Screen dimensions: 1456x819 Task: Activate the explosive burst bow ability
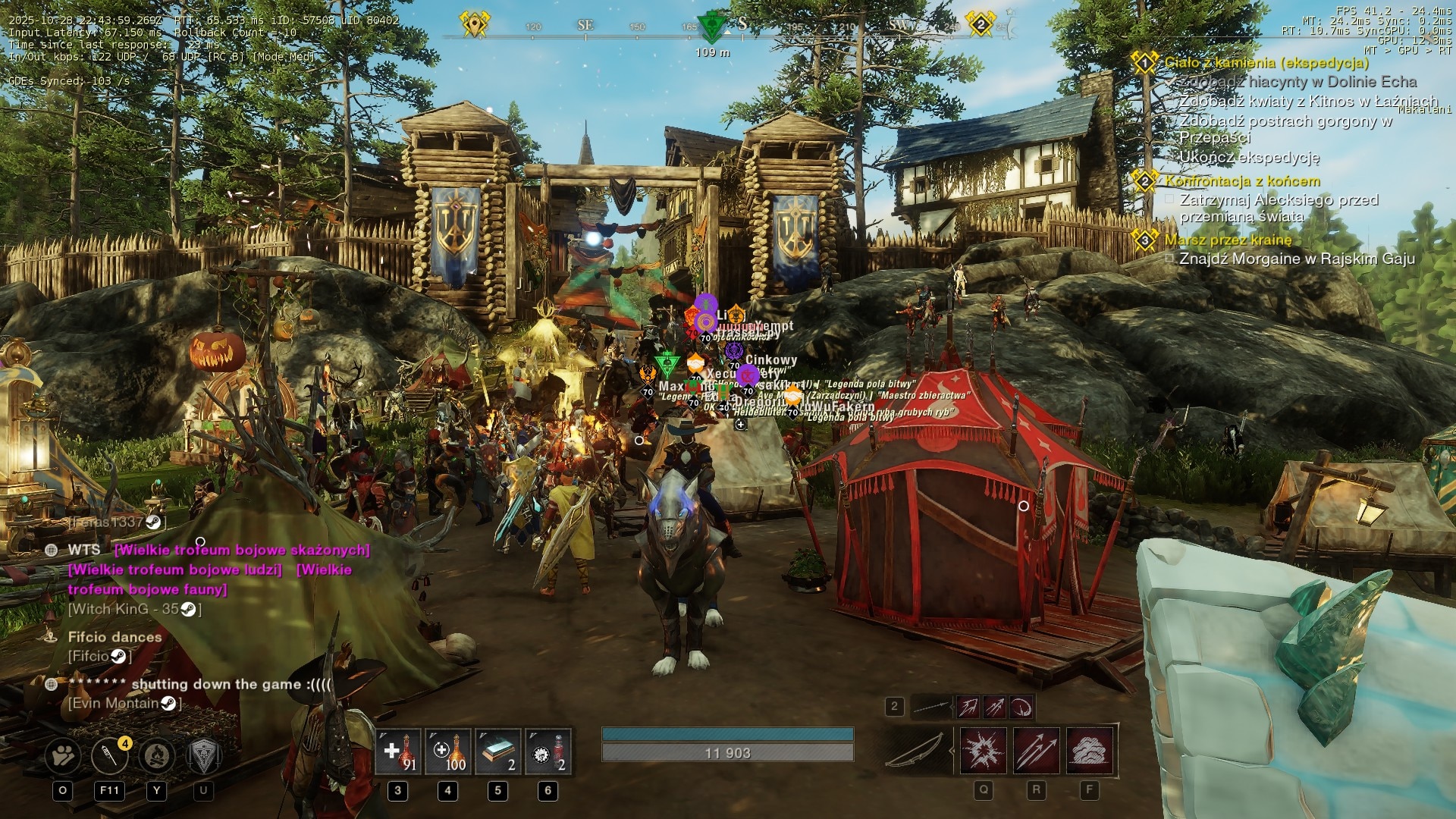click(984, 751)
